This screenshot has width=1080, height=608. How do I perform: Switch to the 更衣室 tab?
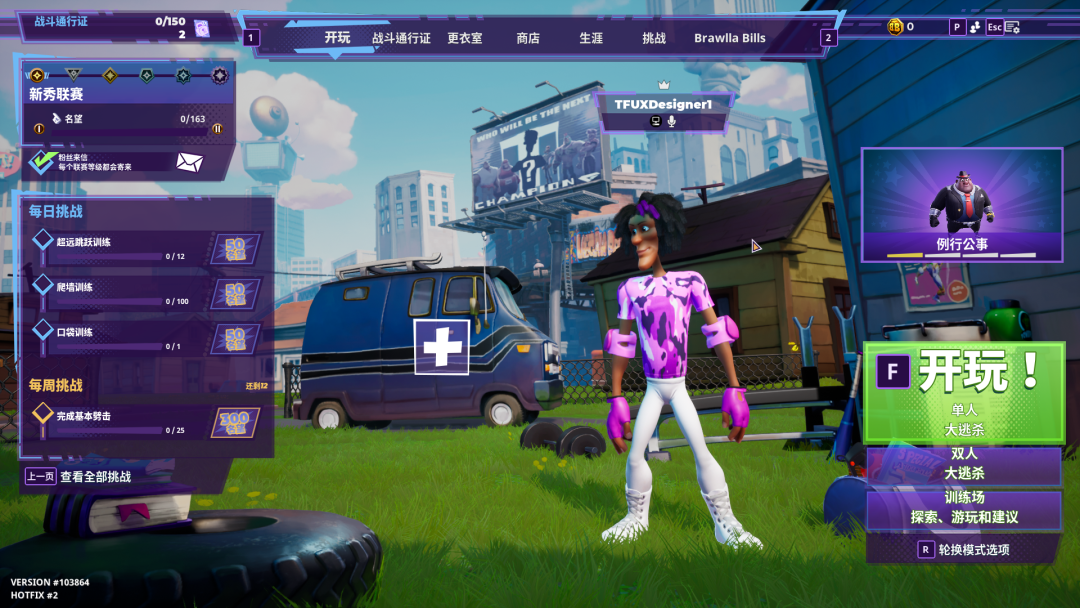click(464, 38)
